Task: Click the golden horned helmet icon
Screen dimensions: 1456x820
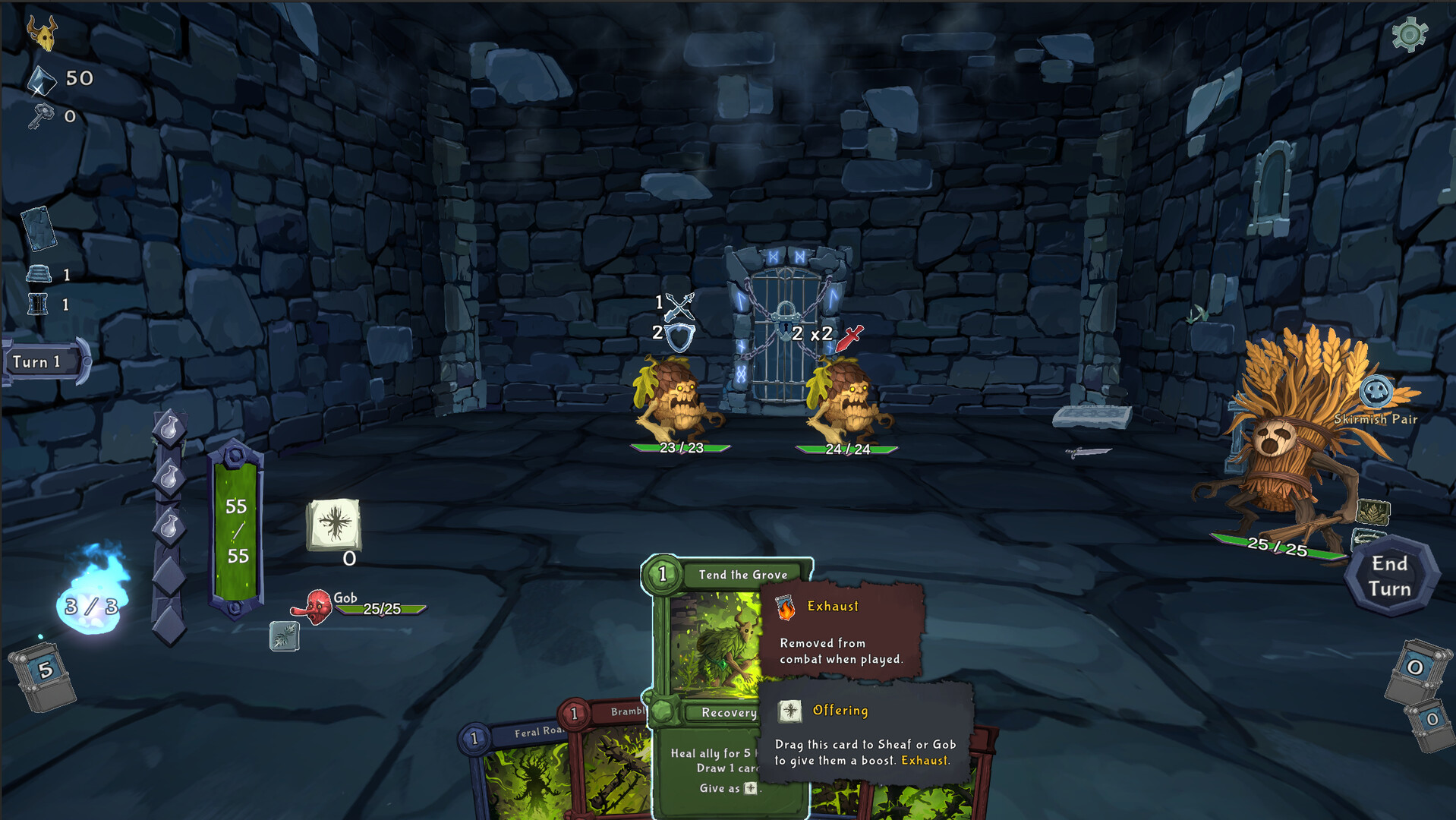Action: click(x=43, y=33)
